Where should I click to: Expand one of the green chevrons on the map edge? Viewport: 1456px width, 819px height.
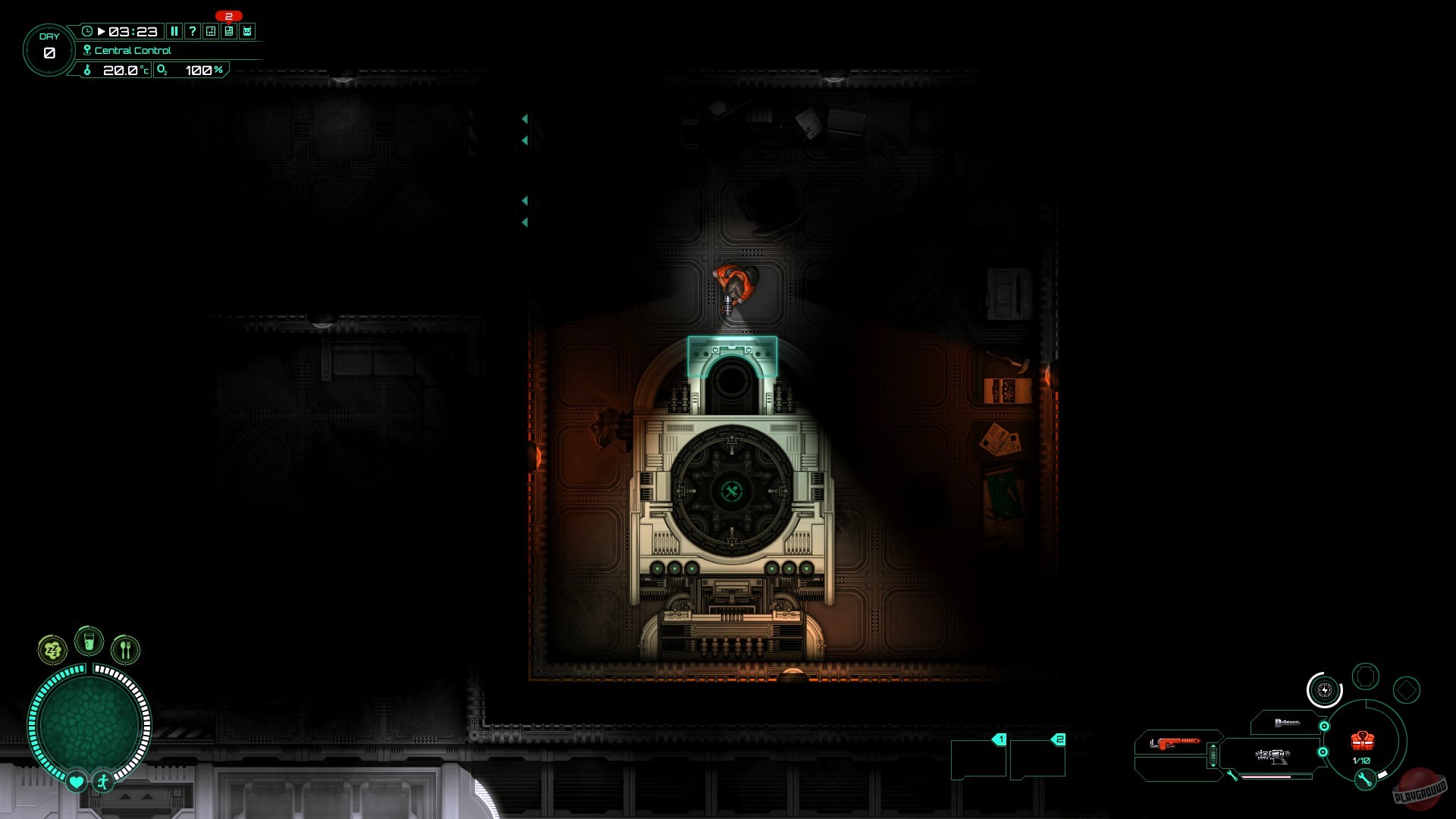[x=524, y=119]
